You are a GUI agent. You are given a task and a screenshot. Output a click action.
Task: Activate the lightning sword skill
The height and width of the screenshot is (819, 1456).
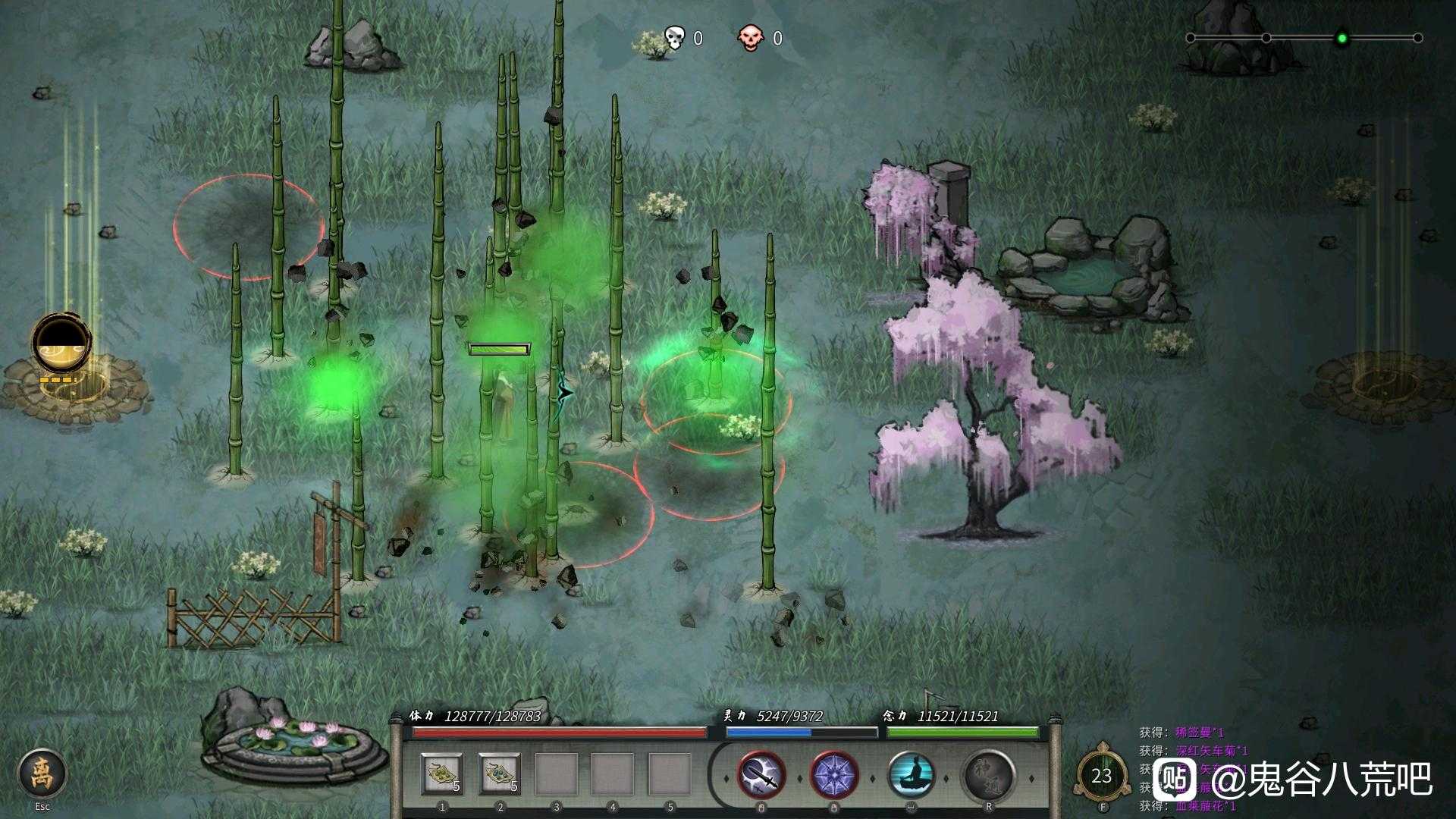pos(762,776)
